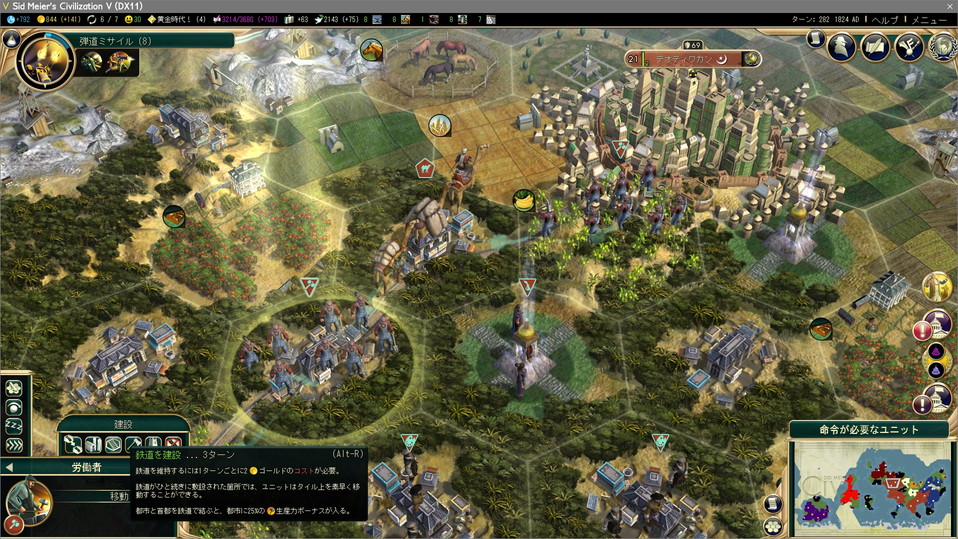Click the 命令が必要なユニット next-unit button
This screenshot has height=539, width=958.
point(870,429)
